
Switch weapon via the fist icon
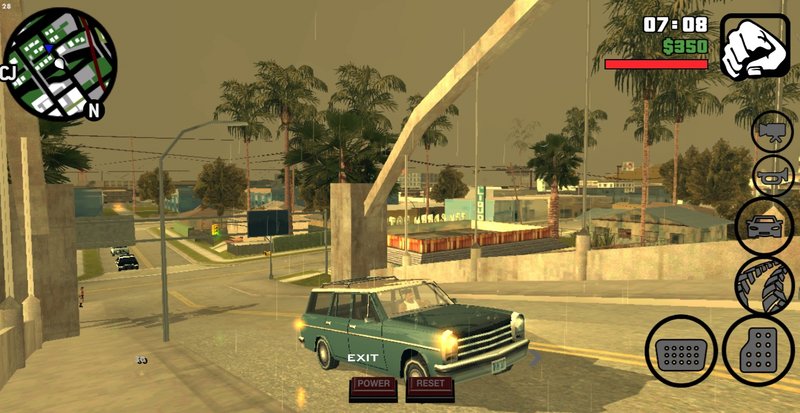(x=755, y=46)
